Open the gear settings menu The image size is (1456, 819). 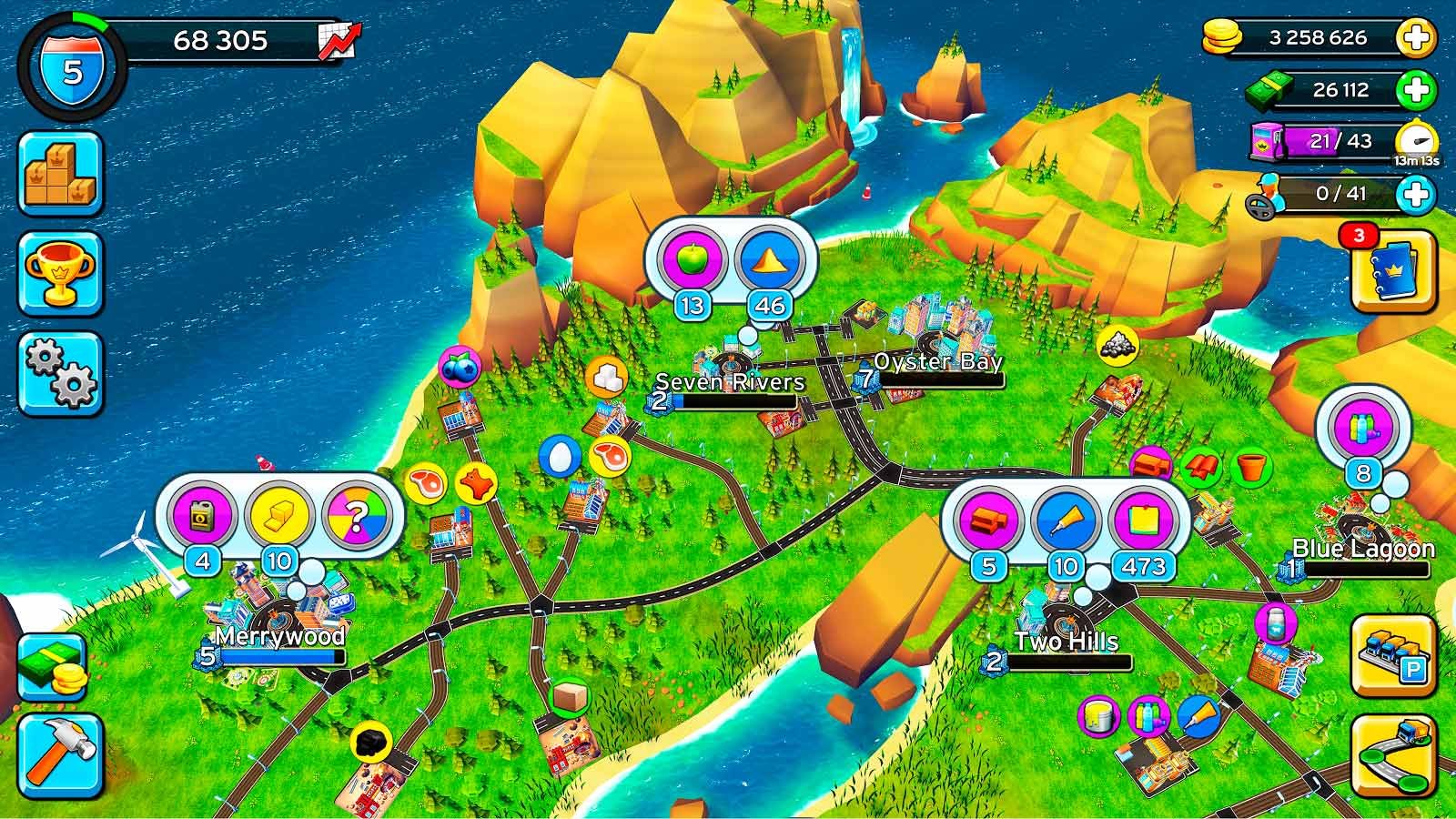pyautogui.click(x=60, y=374)
